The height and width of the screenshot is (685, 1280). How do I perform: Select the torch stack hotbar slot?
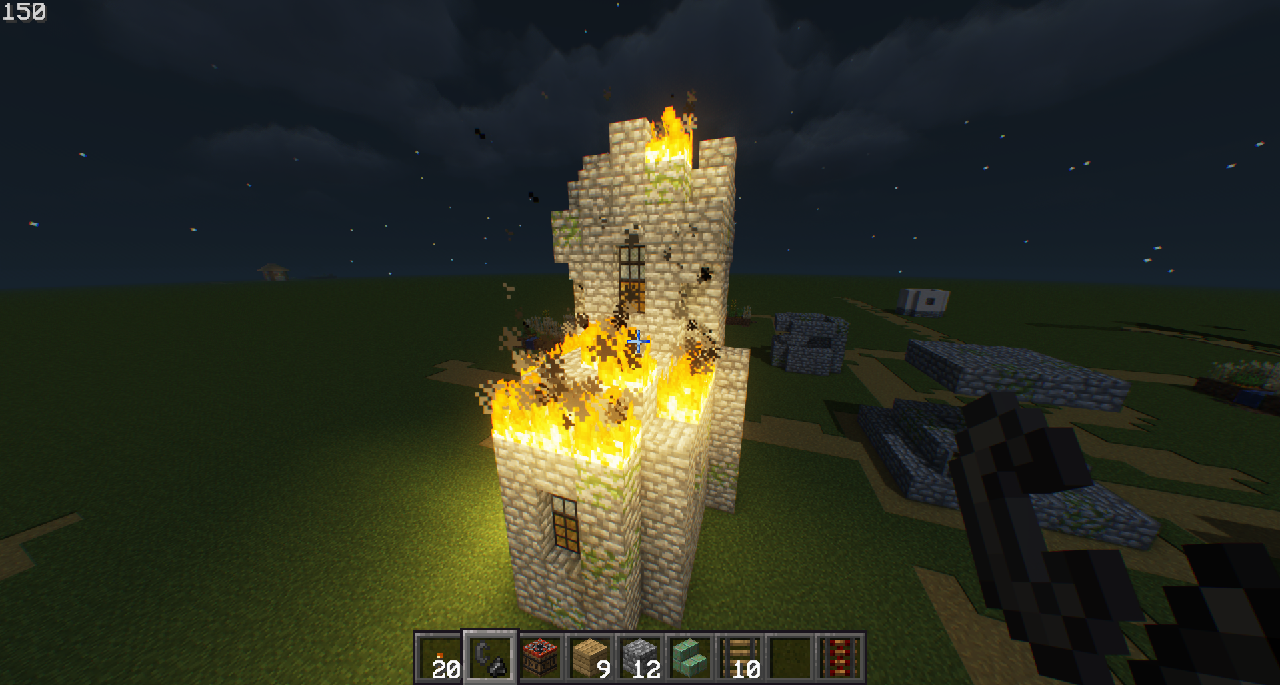point(439,657)
